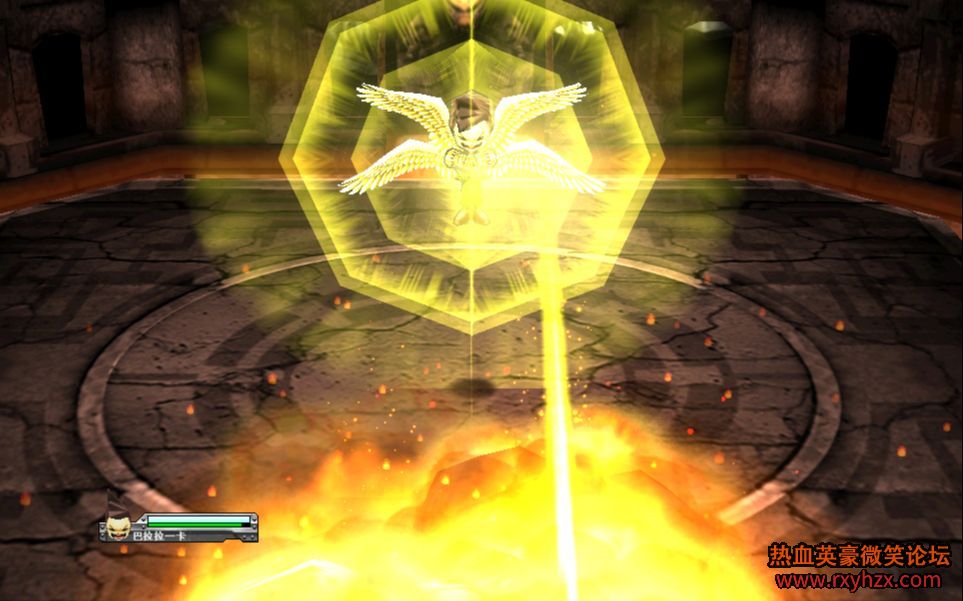Screen dimensions: 963x601
Task: Open the www.rxyhzx.com watermark link
Action: click(858, 580)
